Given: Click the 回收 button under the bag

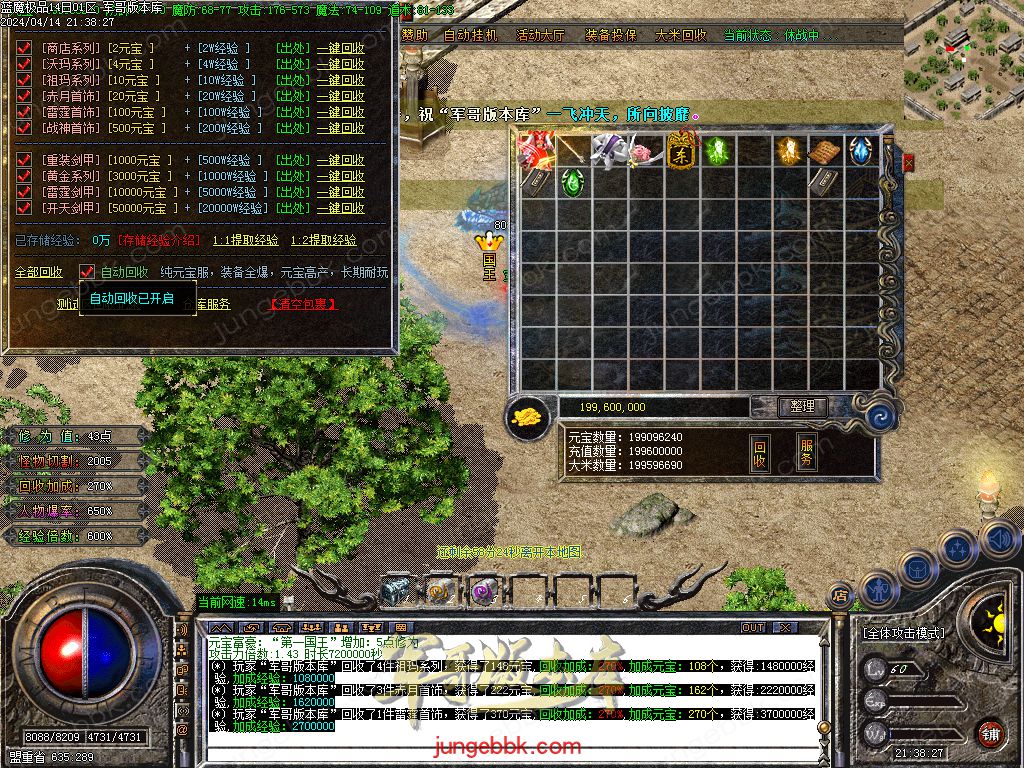Looking at the screenshot, I should [x=760, y=453].
